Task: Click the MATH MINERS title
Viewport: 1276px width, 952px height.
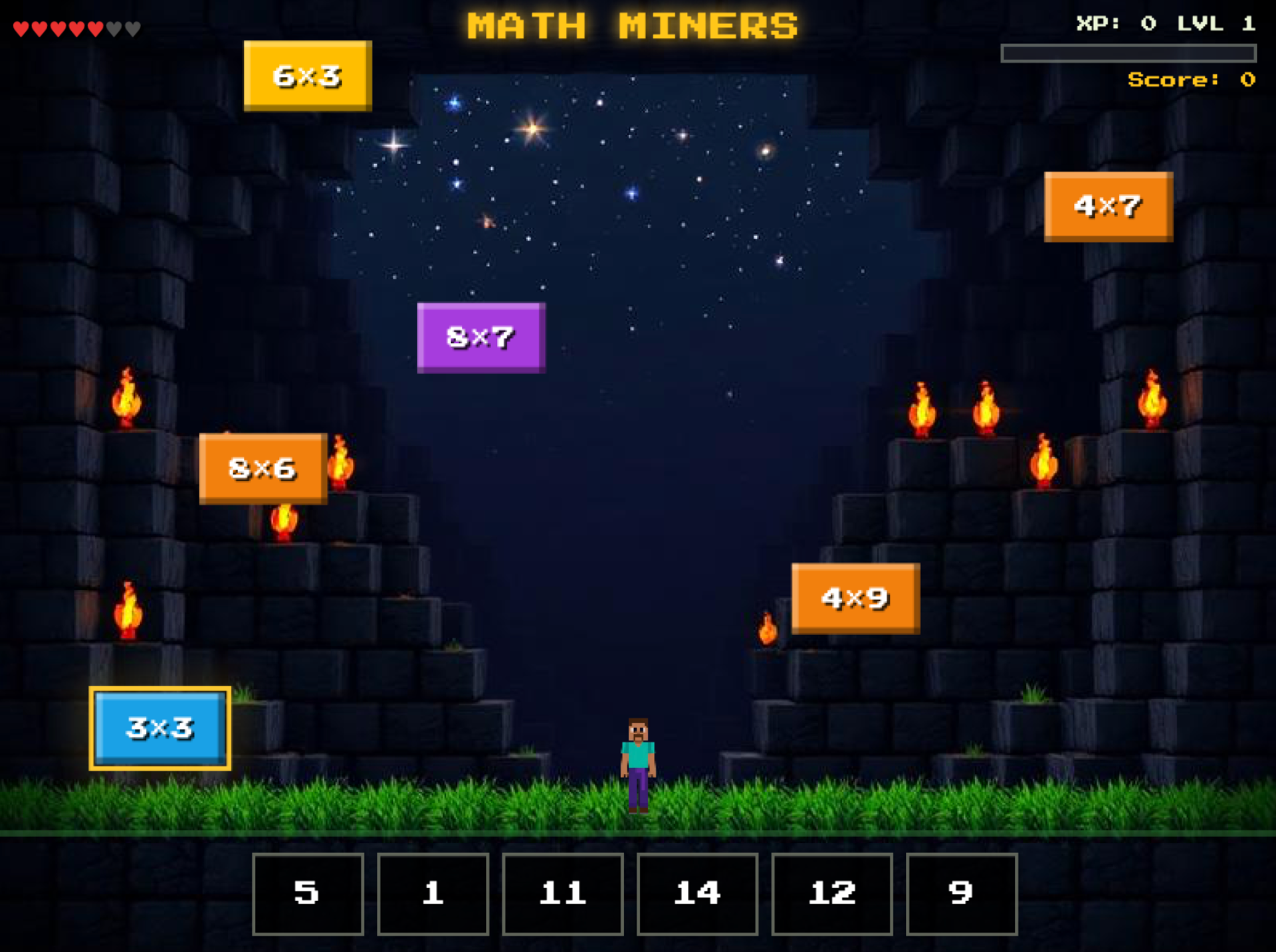Action: pos(633,25)
